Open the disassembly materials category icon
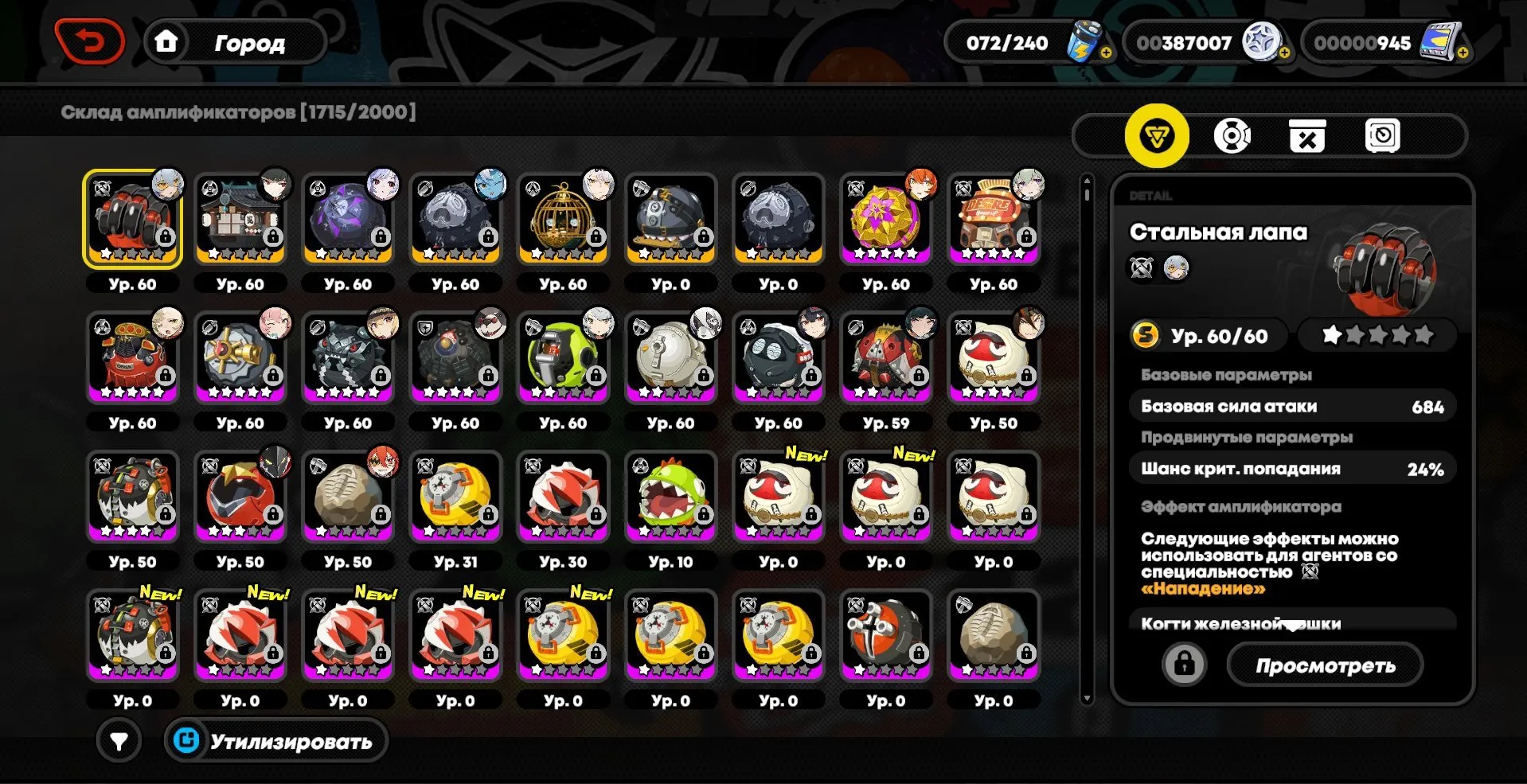 tap(1306, 135)
